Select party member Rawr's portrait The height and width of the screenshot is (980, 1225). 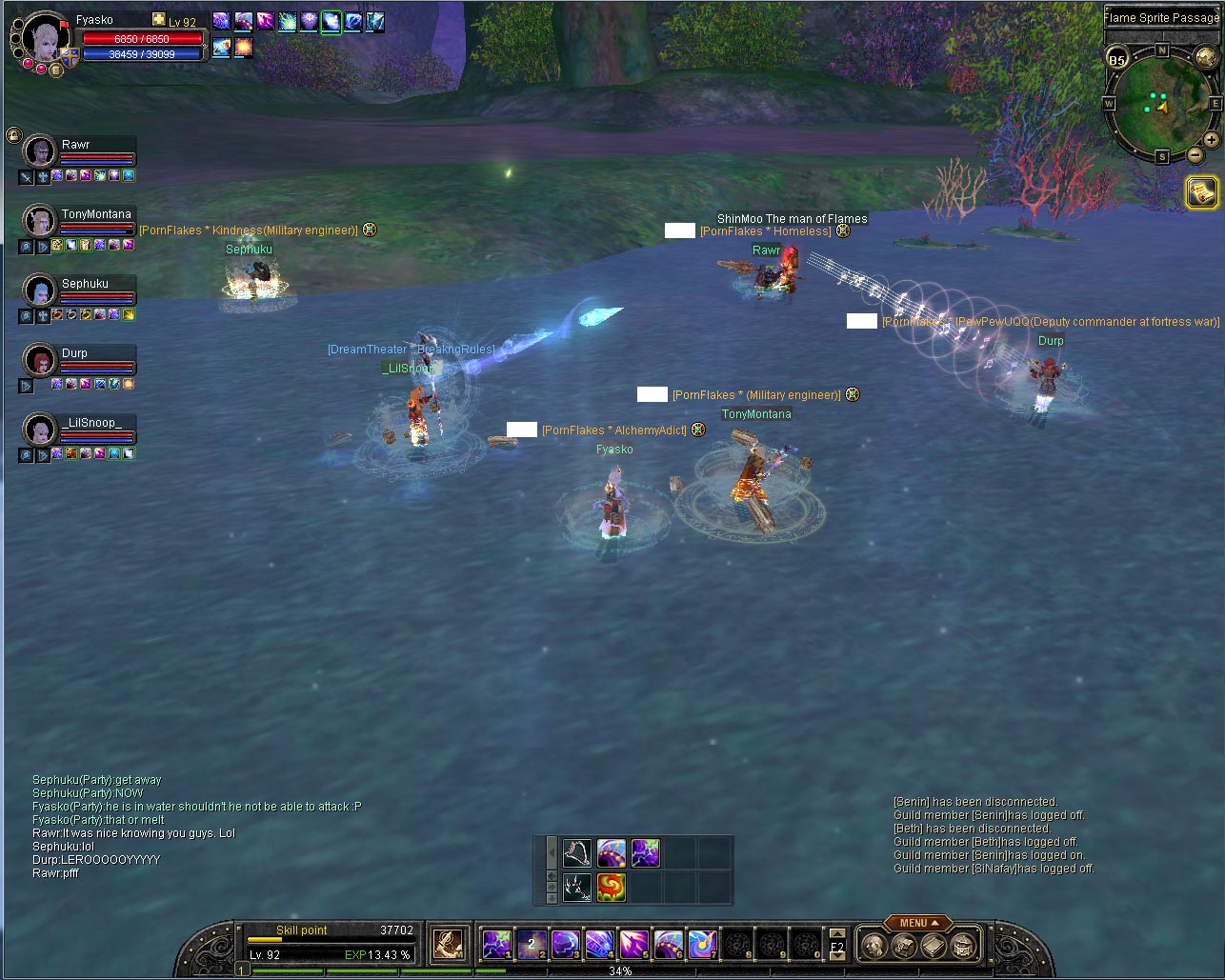click(40, 151)
